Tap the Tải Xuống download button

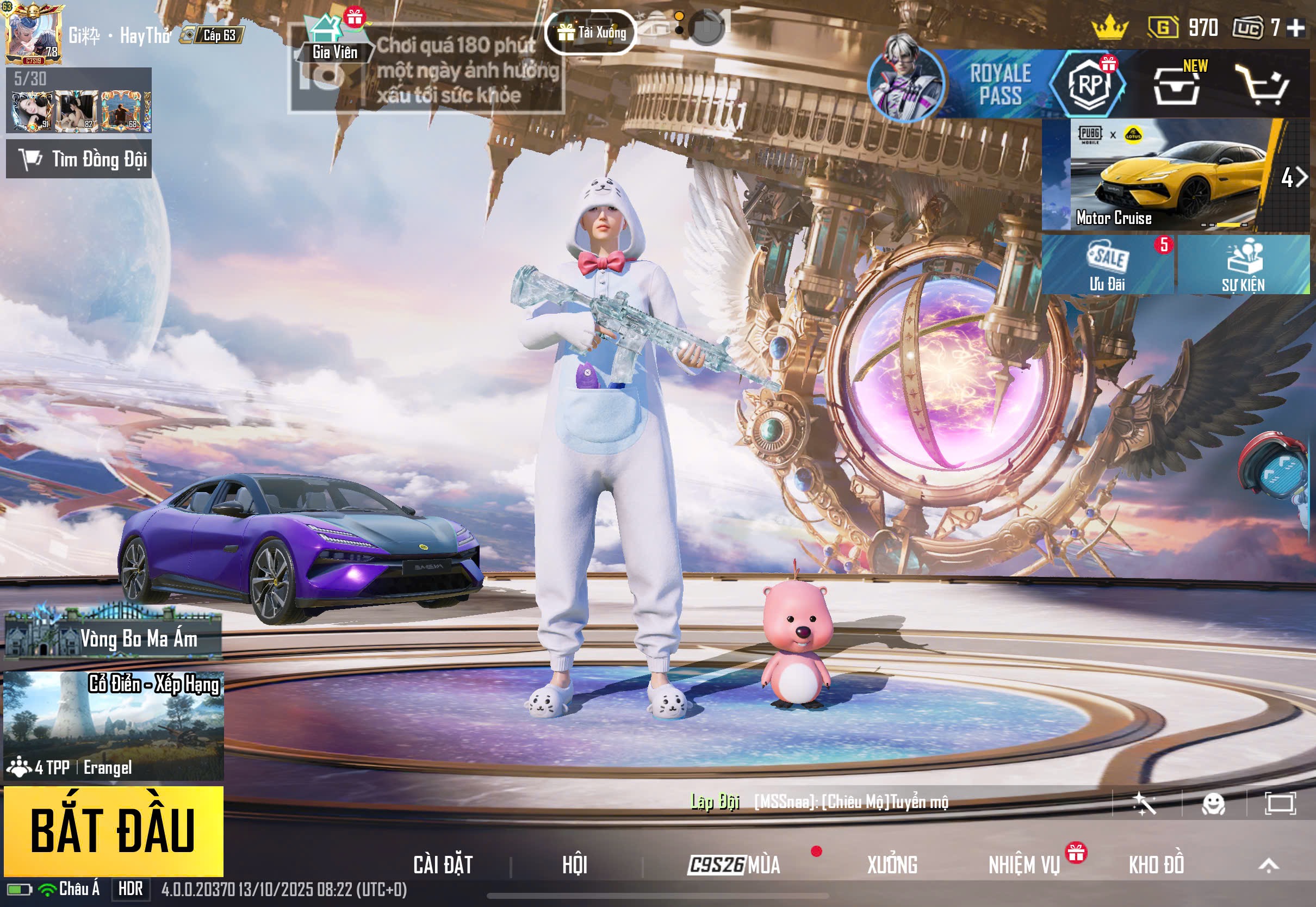tap(590, 33)
